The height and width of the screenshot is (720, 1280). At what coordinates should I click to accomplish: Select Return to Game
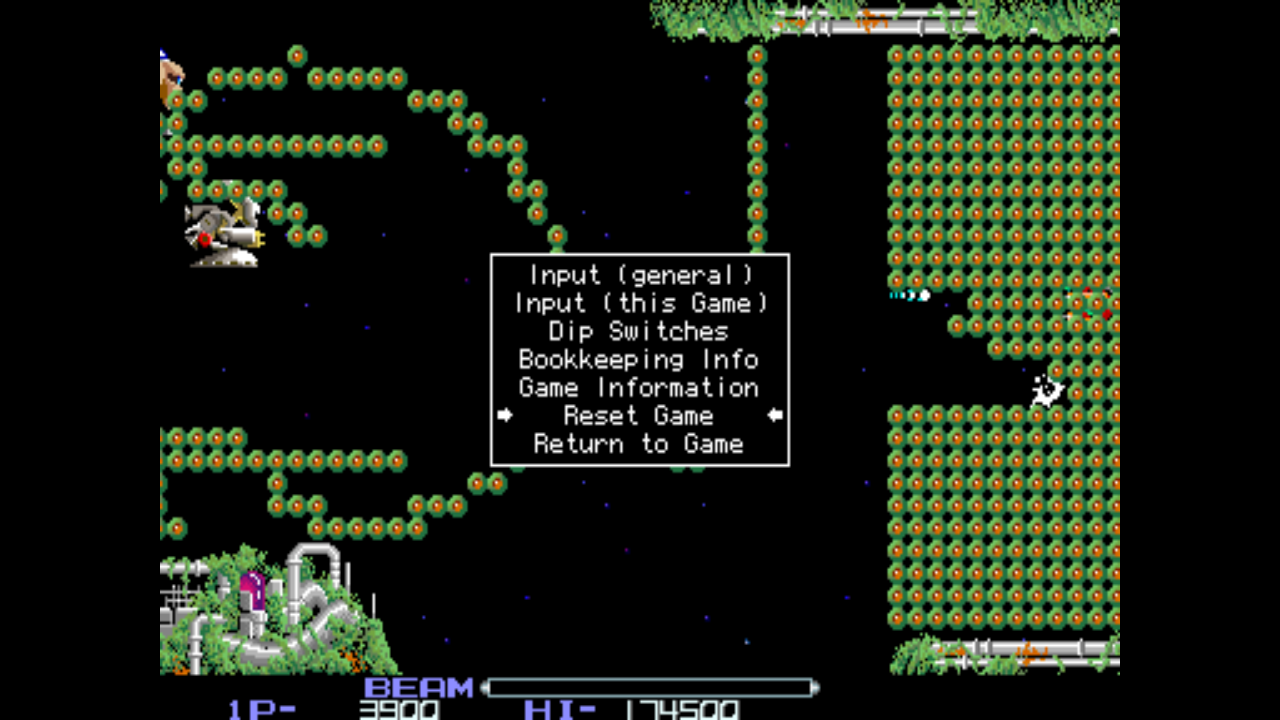pos(640,443)
